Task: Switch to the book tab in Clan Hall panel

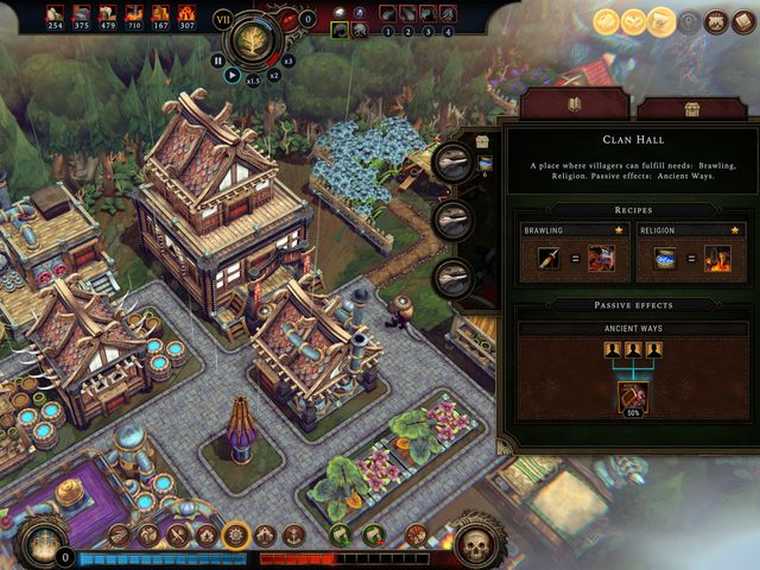Action: [575, 104]
